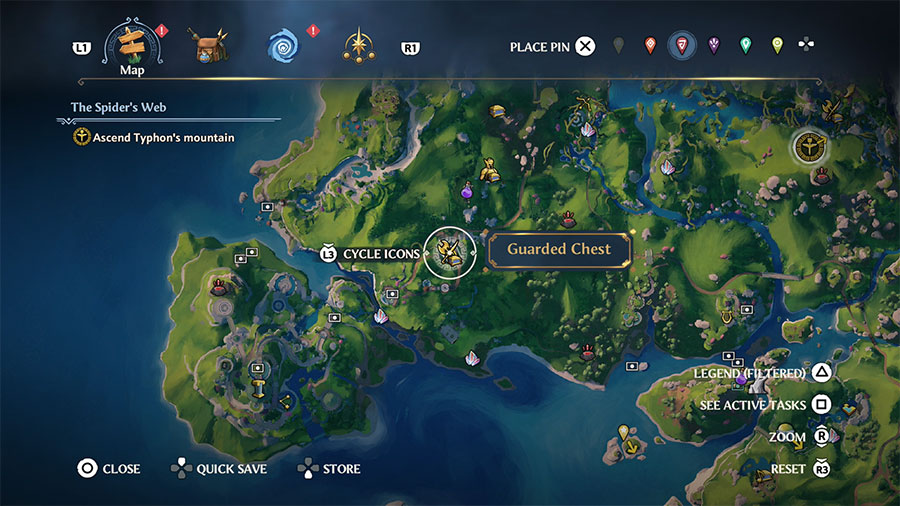Choose the yellow map pin
Viewport: 900px width, 506px height.
point(777,46)
